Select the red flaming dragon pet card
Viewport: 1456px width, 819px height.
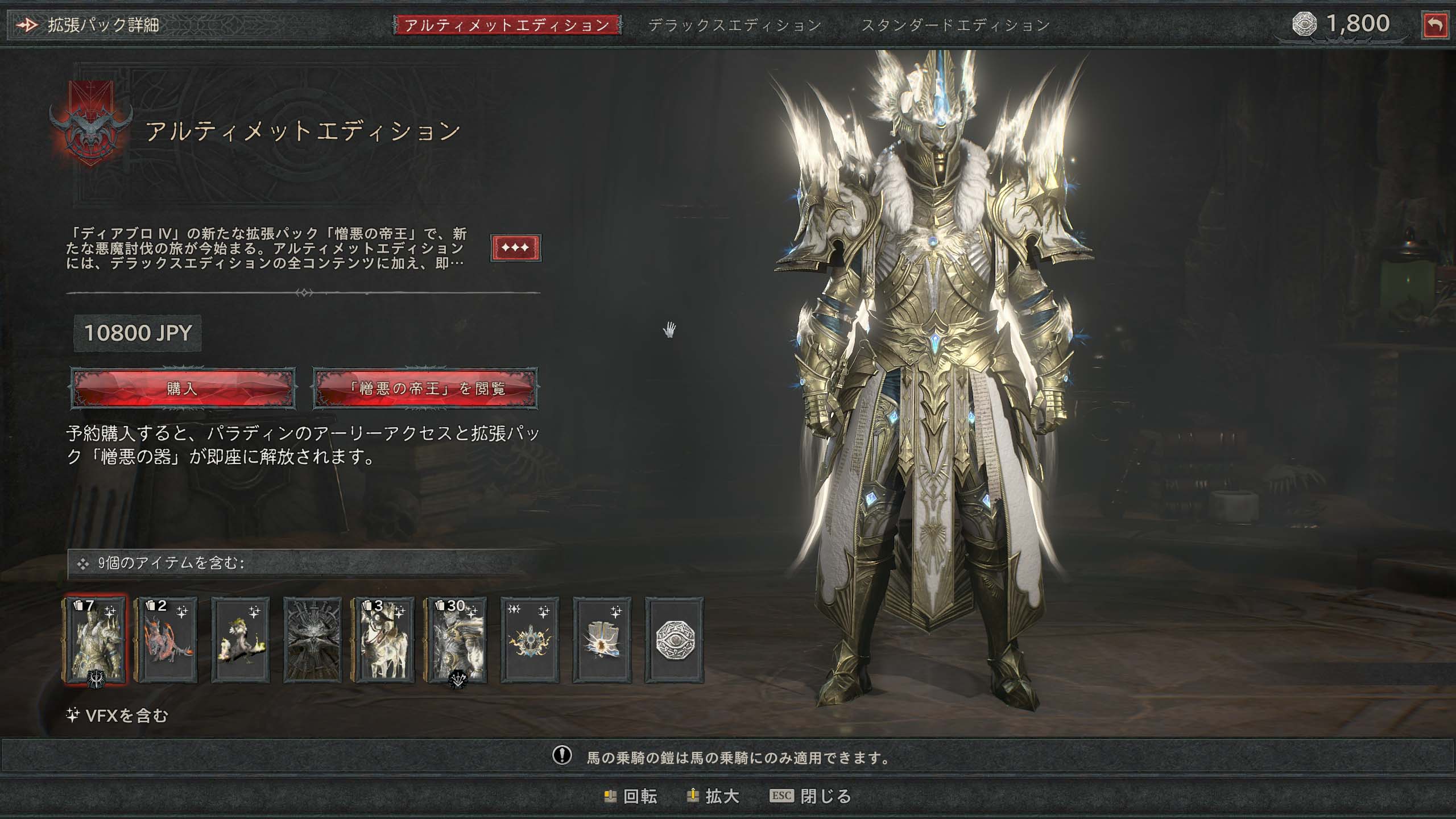click(166, 640)
